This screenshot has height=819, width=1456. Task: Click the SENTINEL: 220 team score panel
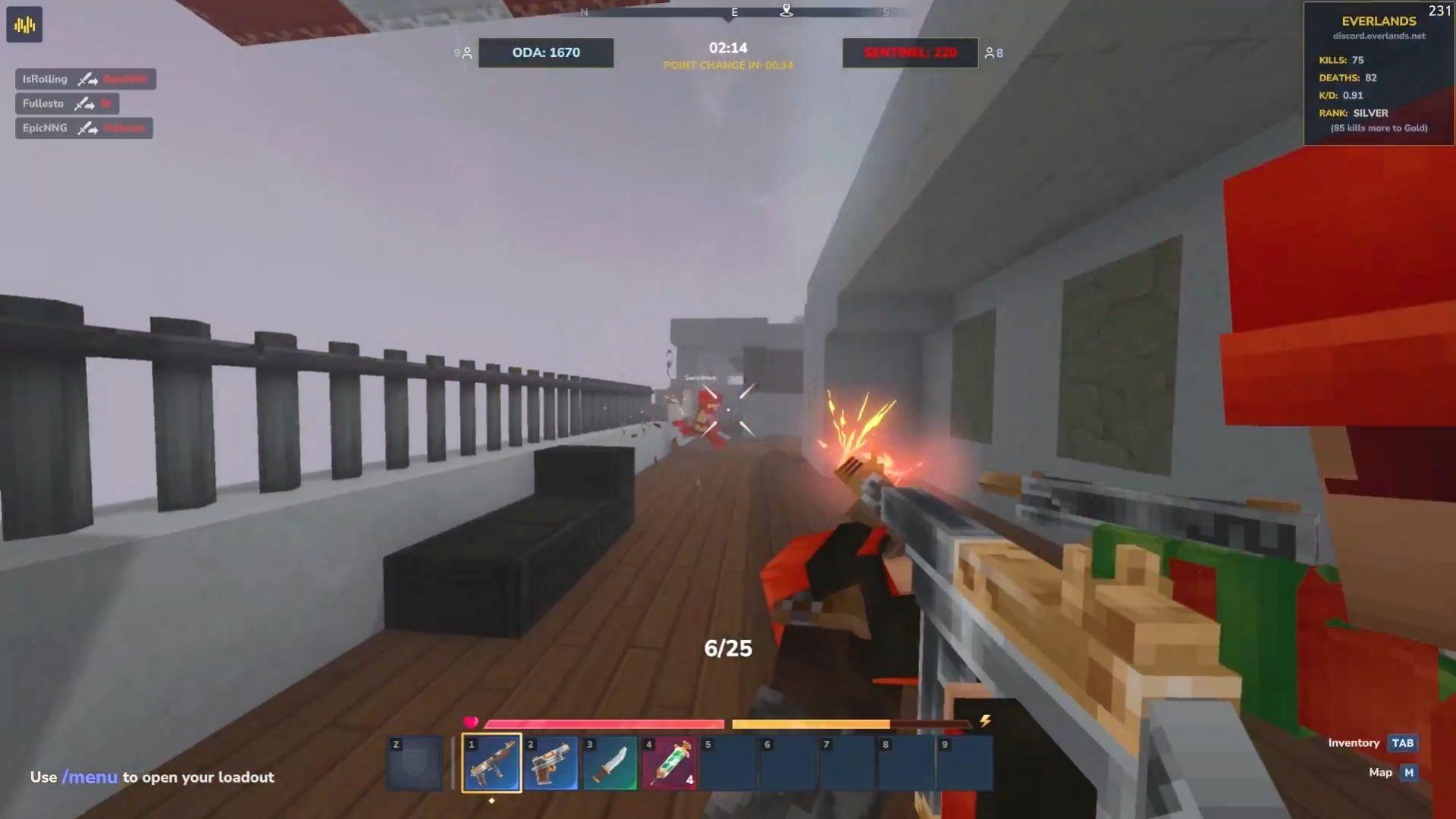point(910,52)
